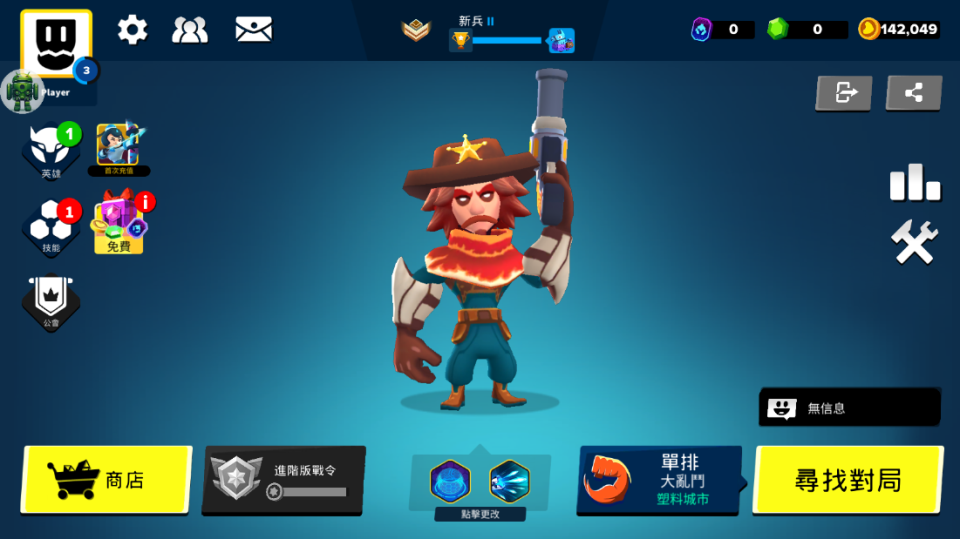The image size is (960, 539).
Task: Claim the 免費 free gift box
Action: (119, 224)
